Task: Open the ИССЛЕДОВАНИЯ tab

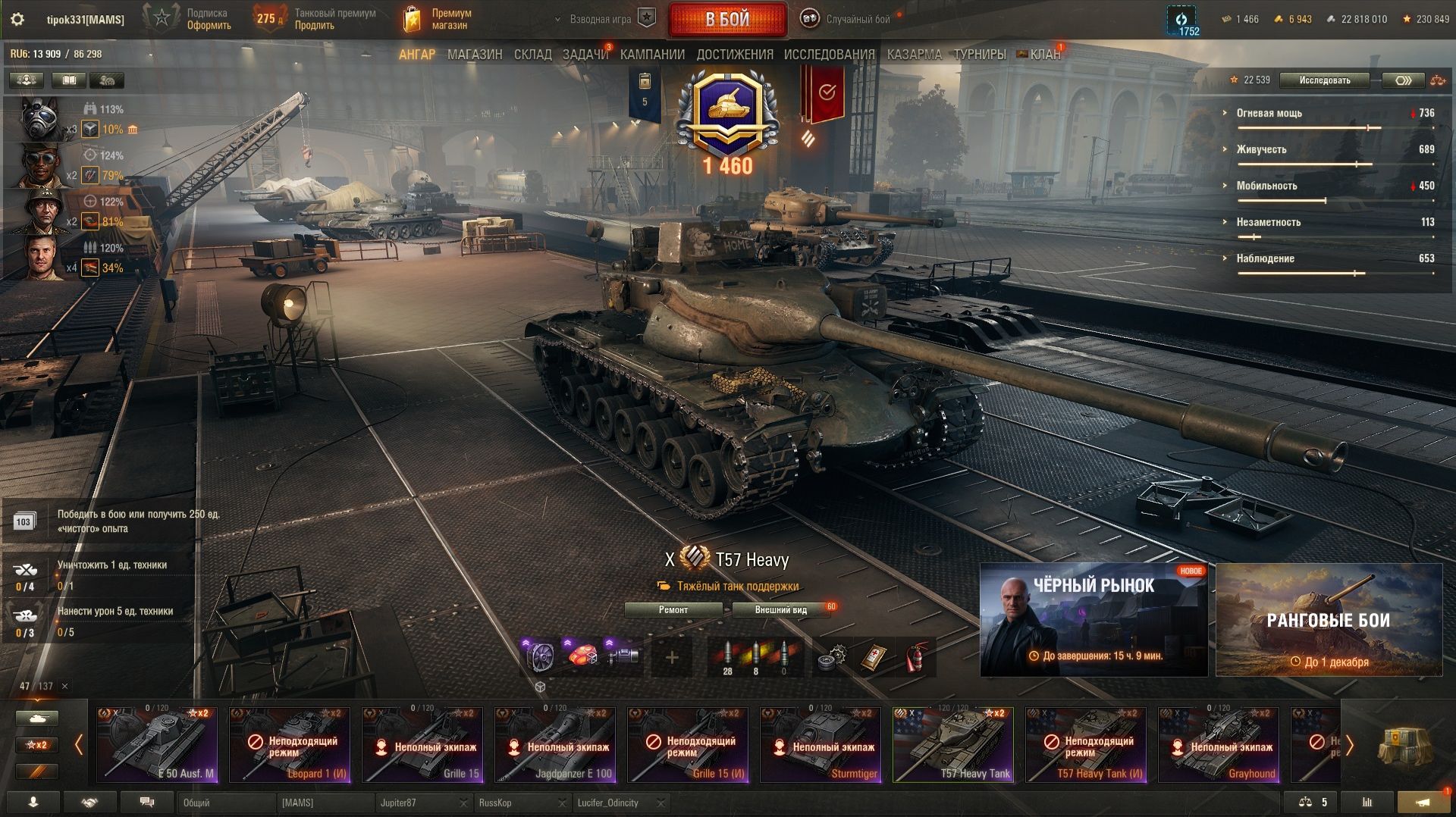Action: (829, 55)
